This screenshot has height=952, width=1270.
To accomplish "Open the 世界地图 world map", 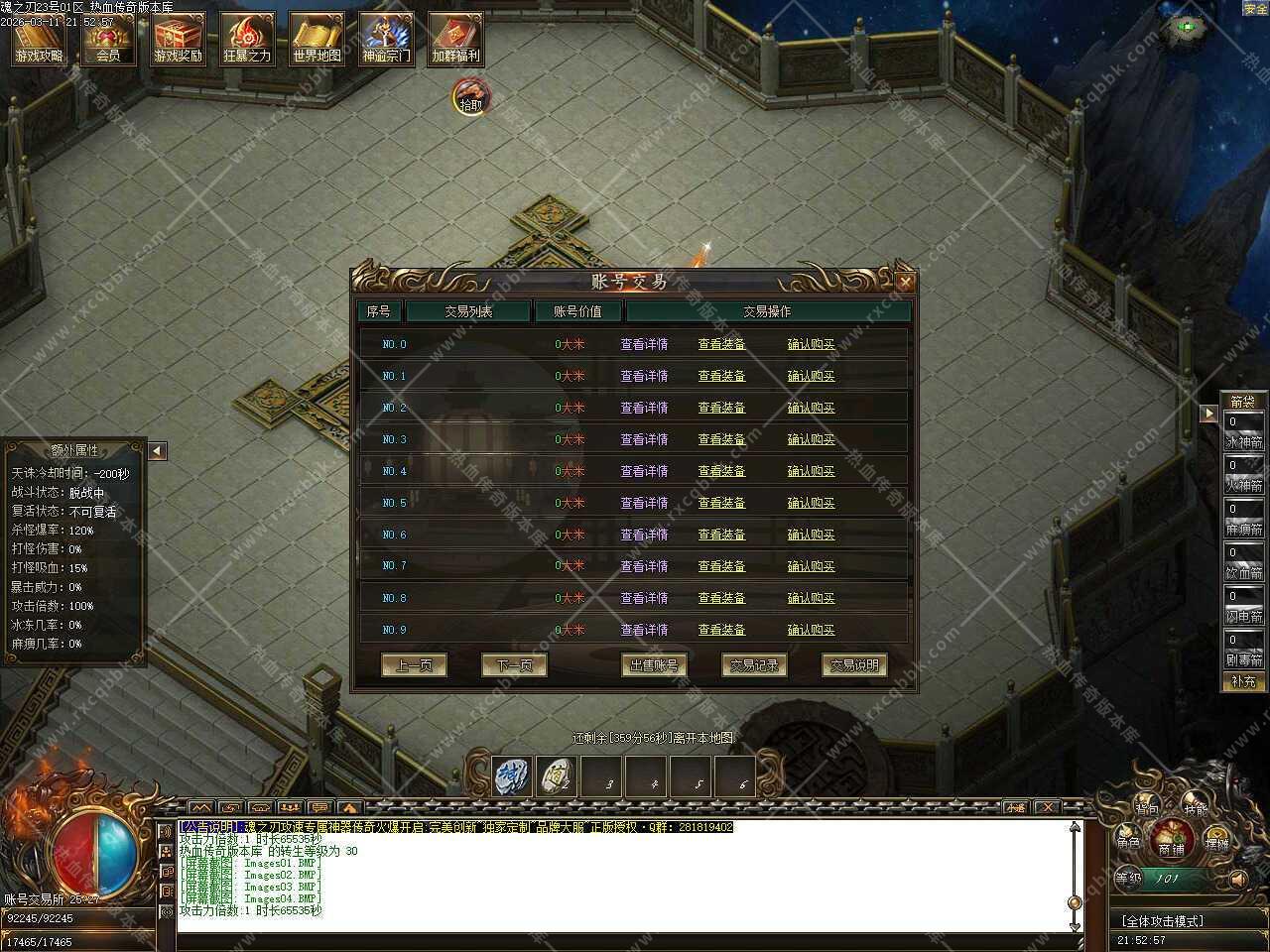I will coord(317,40).
